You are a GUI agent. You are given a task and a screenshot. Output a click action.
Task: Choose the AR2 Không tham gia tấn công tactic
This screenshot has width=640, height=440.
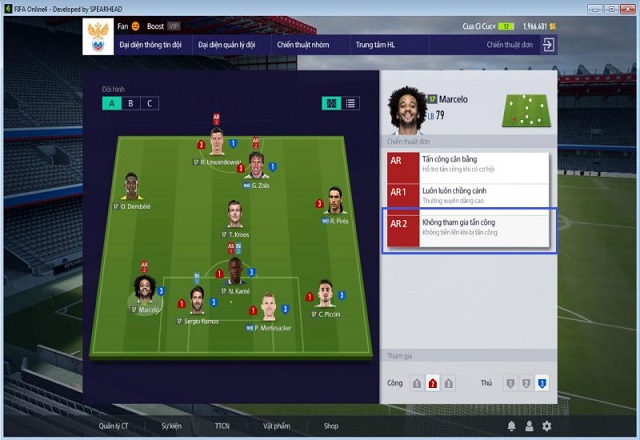pos(468,227)
